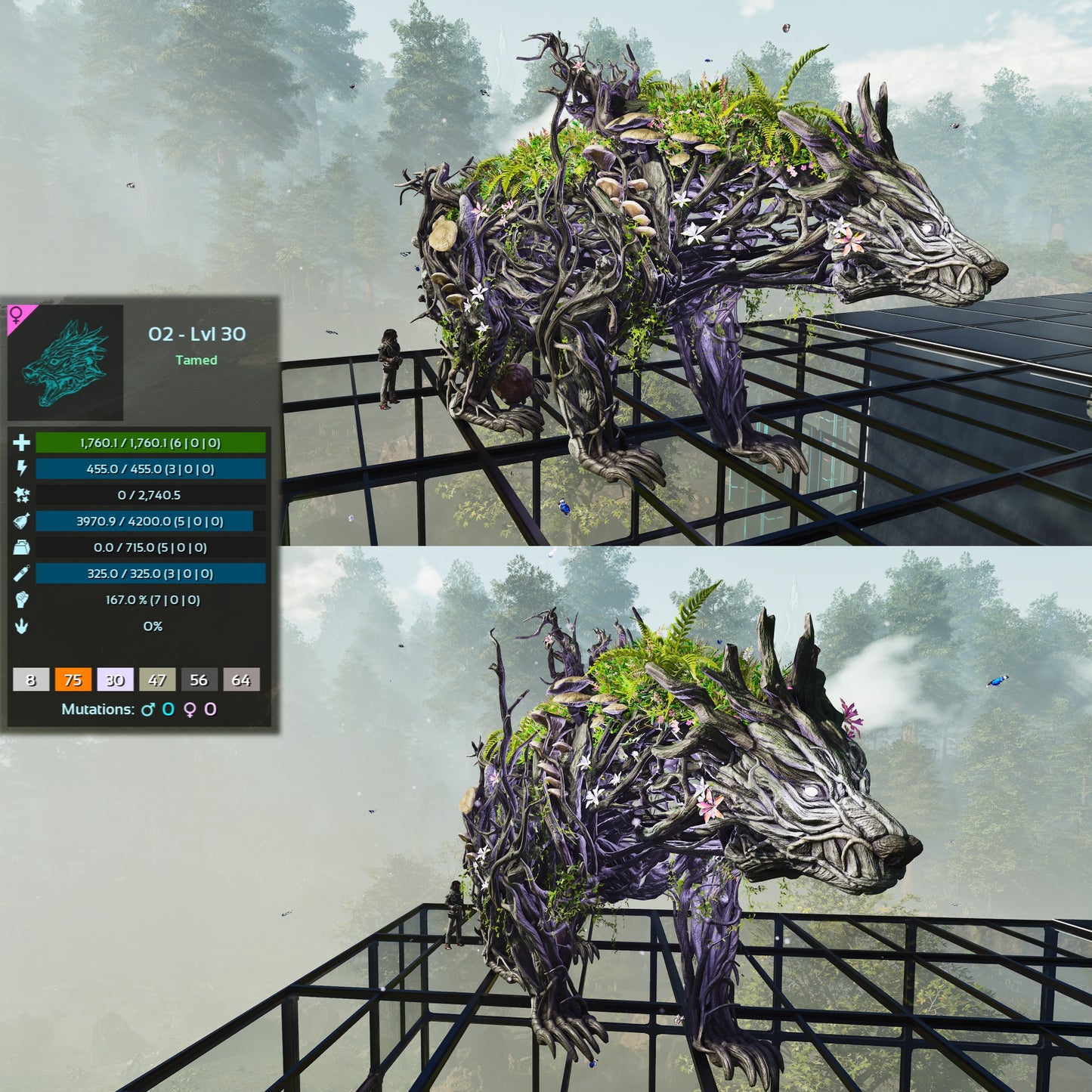The image size is (1092, 1092).
Task: Click the melee damage fist icon
Action: (x=21, y=600)
